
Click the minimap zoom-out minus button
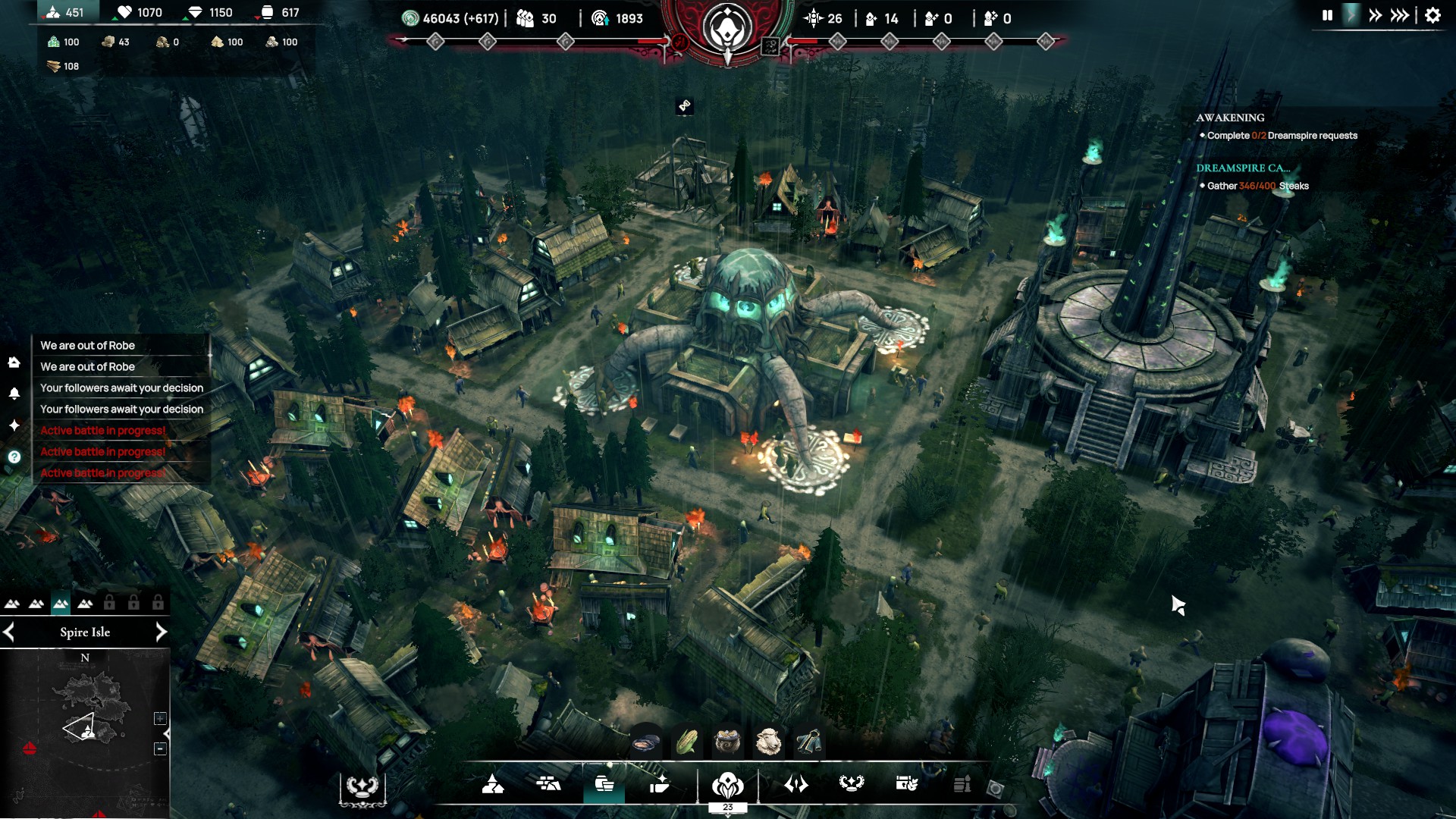(x=160, y=748)
